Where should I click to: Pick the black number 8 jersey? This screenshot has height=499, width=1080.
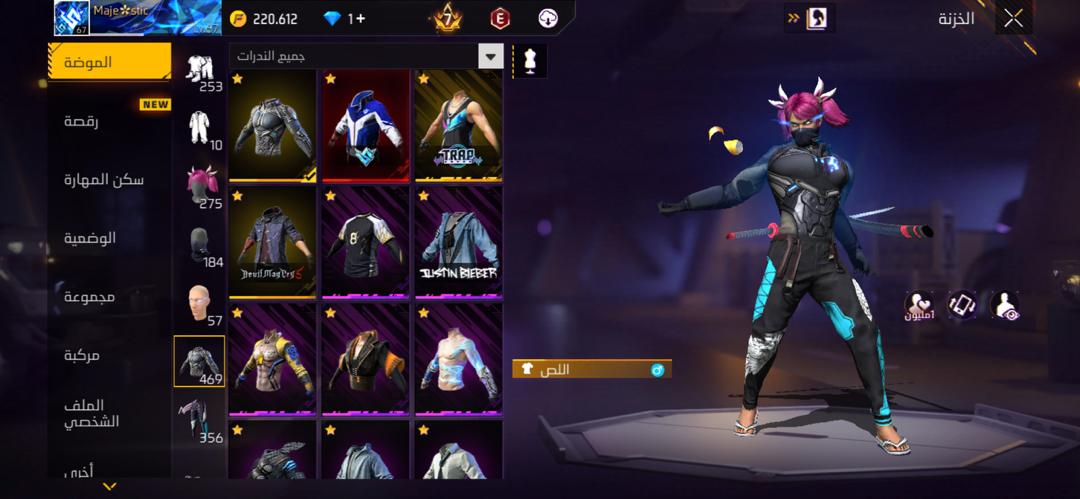coord(365,242)
